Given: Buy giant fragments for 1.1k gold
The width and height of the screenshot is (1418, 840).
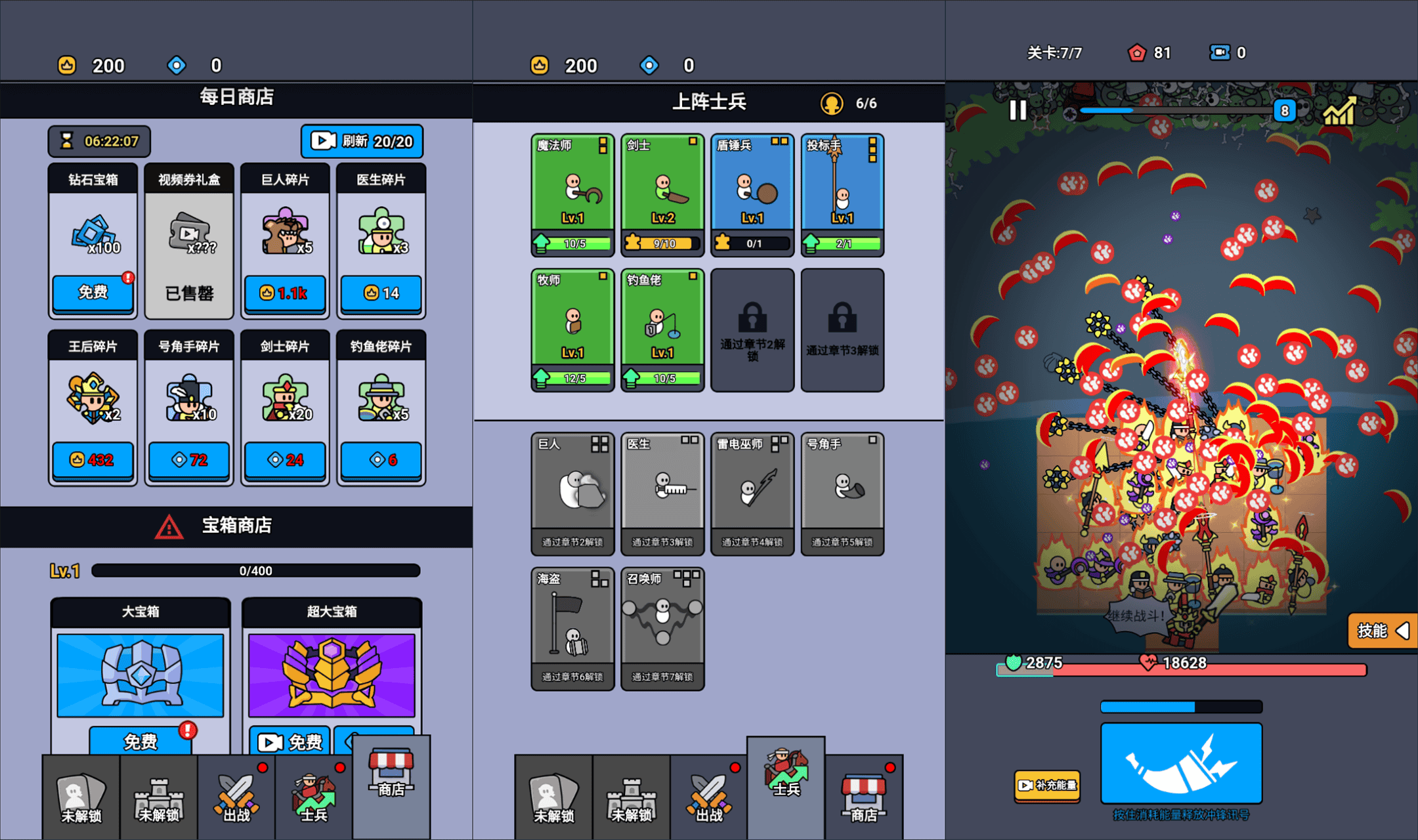Looking at the screenshot, I should click(284, 293).
